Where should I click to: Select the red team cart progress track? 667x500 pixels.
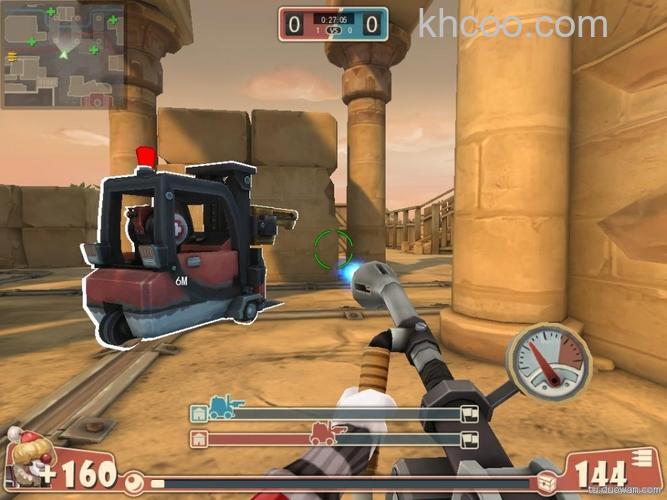[334, 438]
